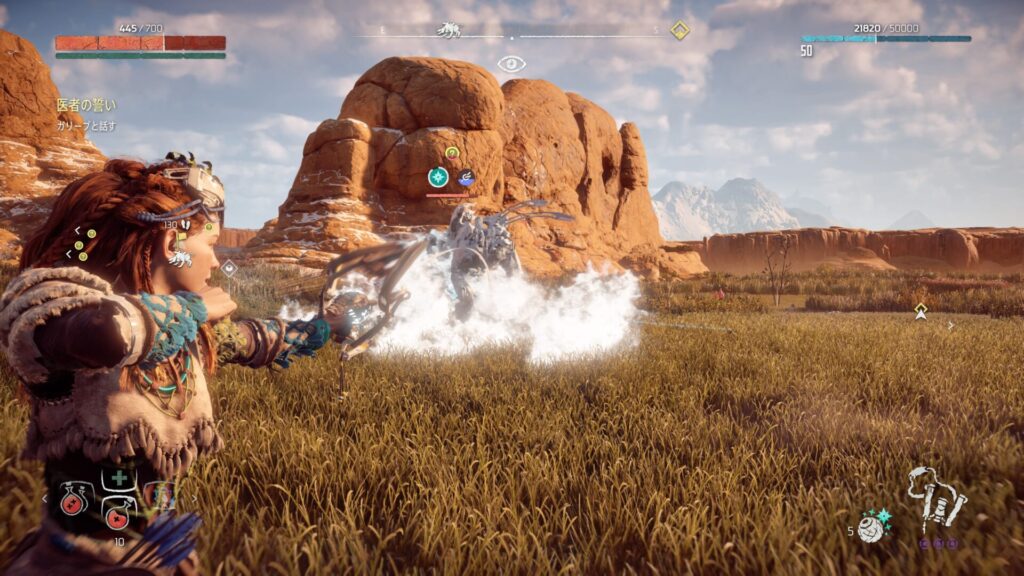
Task: Cycle tools with the right arrow
Action: (x=194, y=497)
